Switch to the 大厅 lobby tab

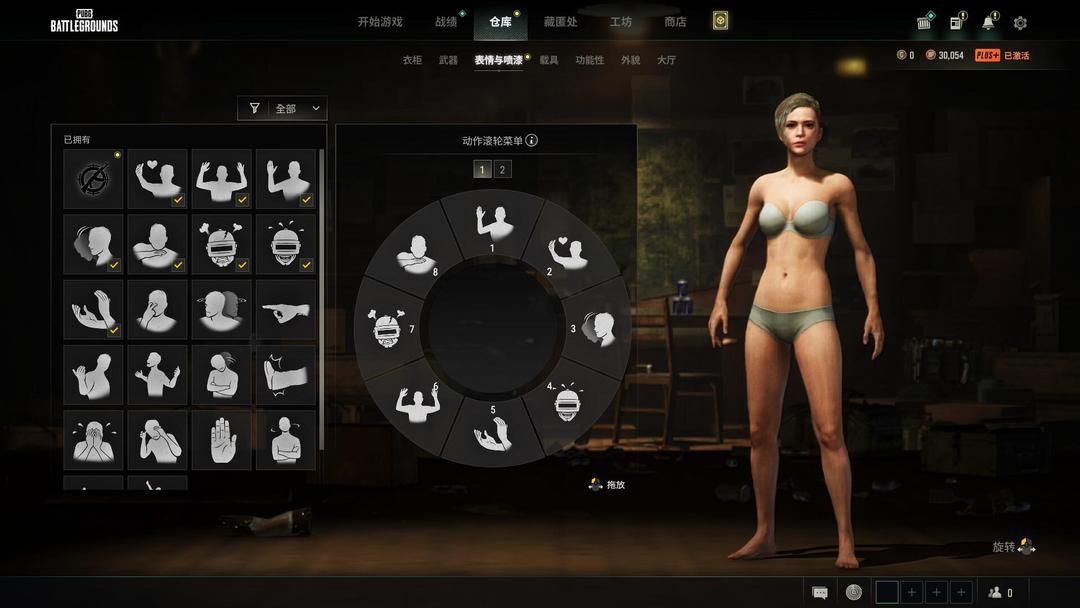666,60
